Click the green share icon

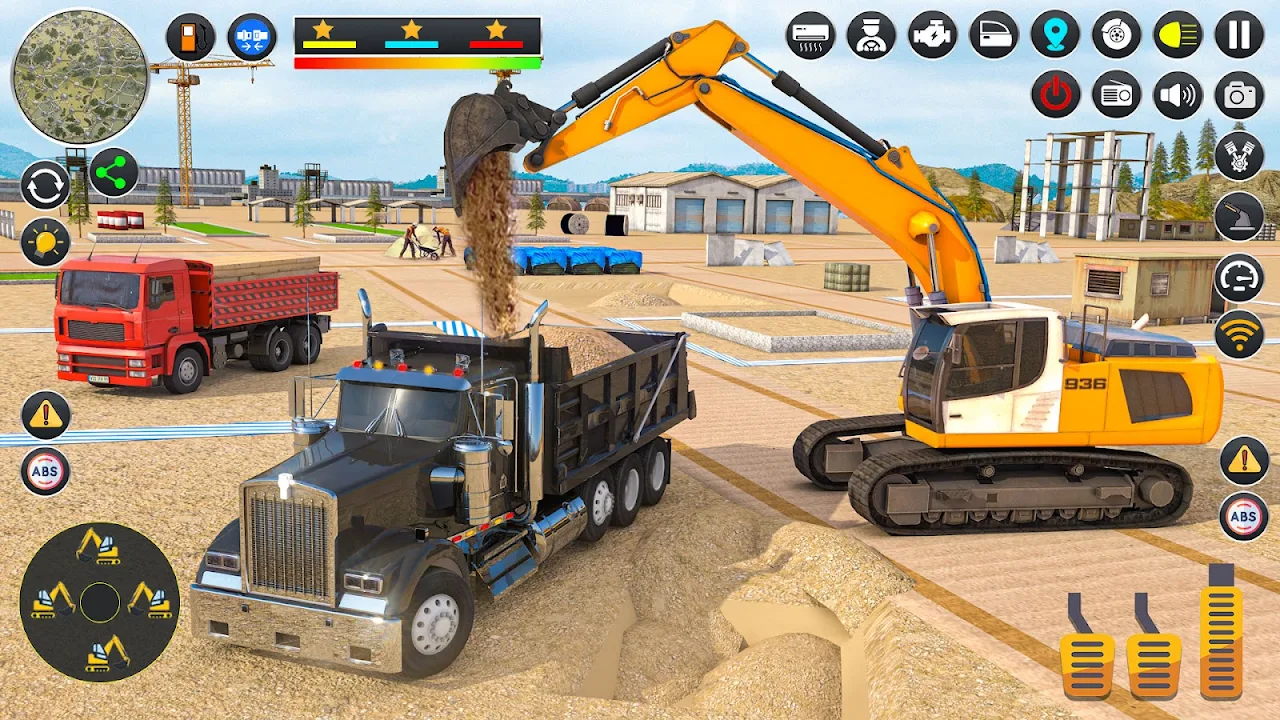[x=114, y=173]
